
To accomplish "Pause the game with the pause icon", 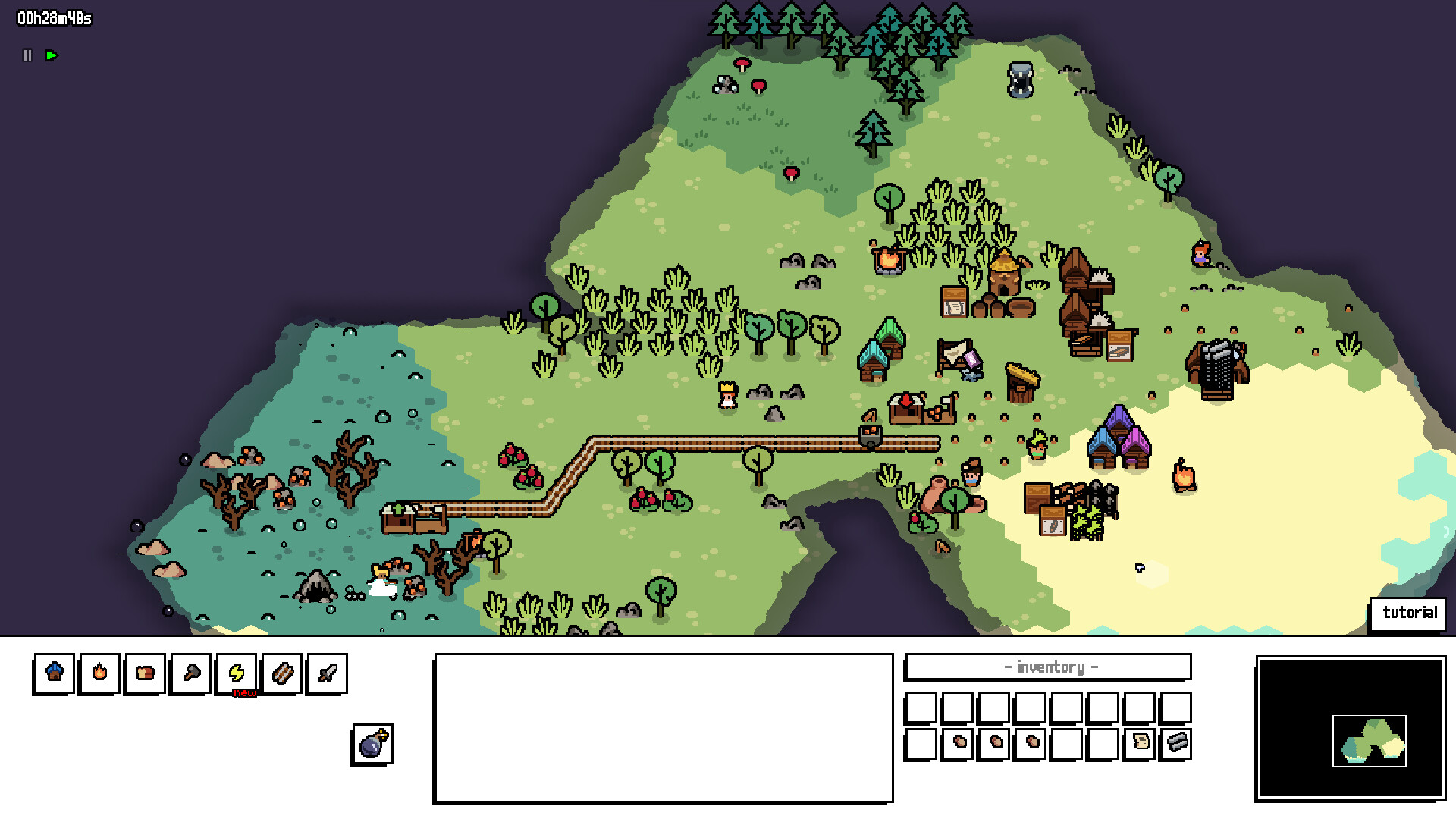I will [27, 55].
